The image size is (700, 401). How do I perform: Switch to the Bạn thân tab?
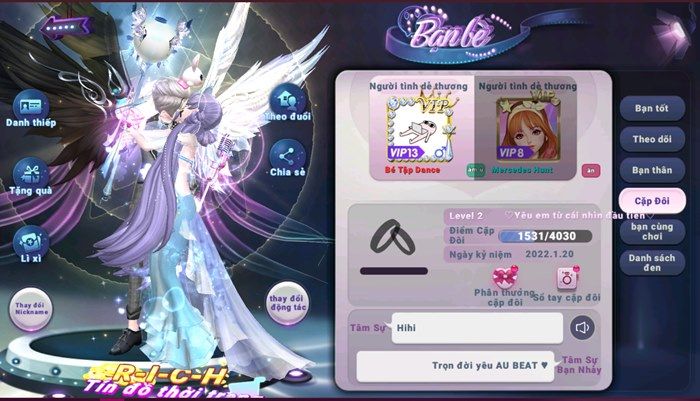[651, 170]
